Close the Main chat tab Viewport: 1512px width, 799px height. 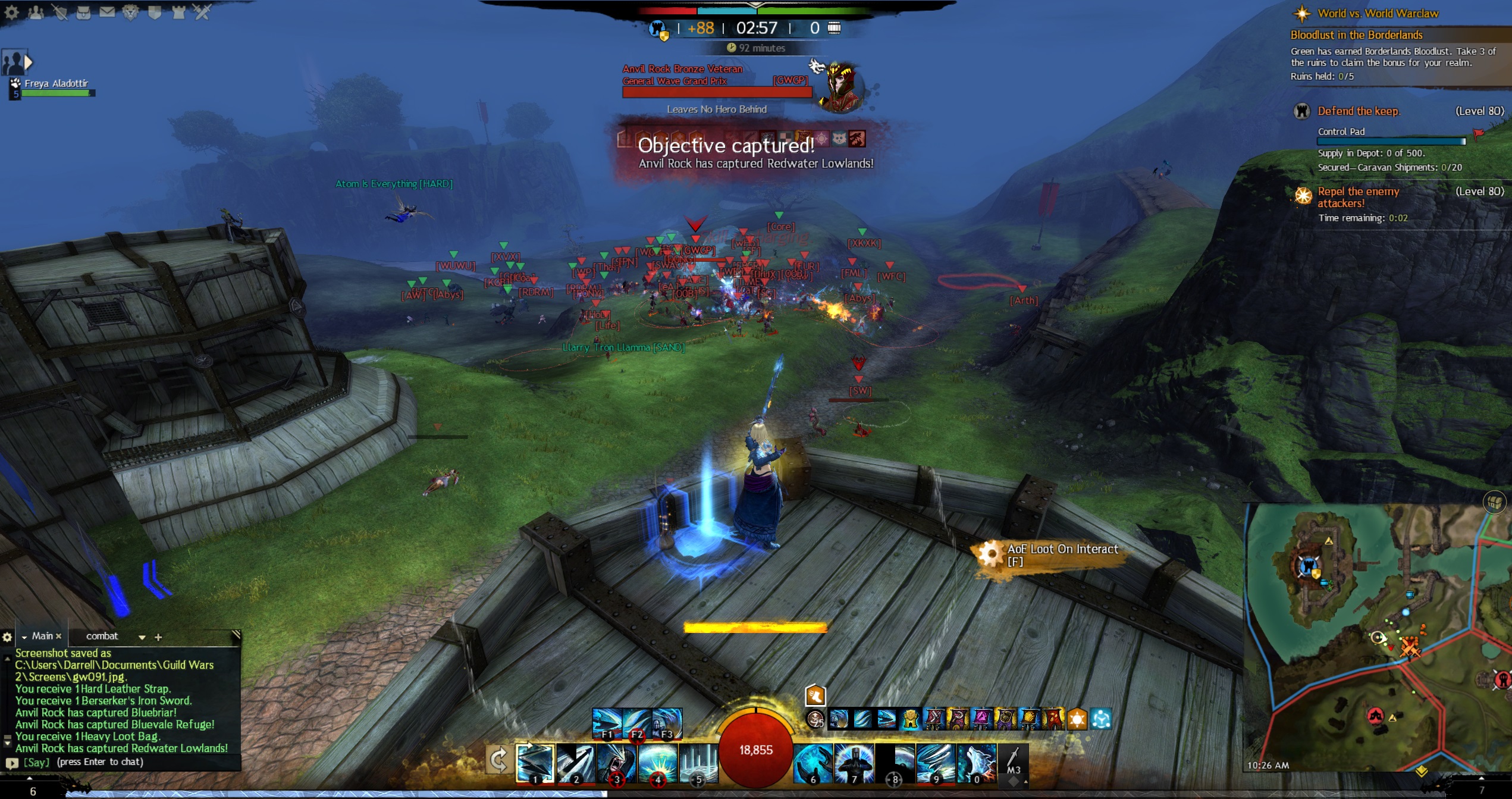(x=58, y=637)
